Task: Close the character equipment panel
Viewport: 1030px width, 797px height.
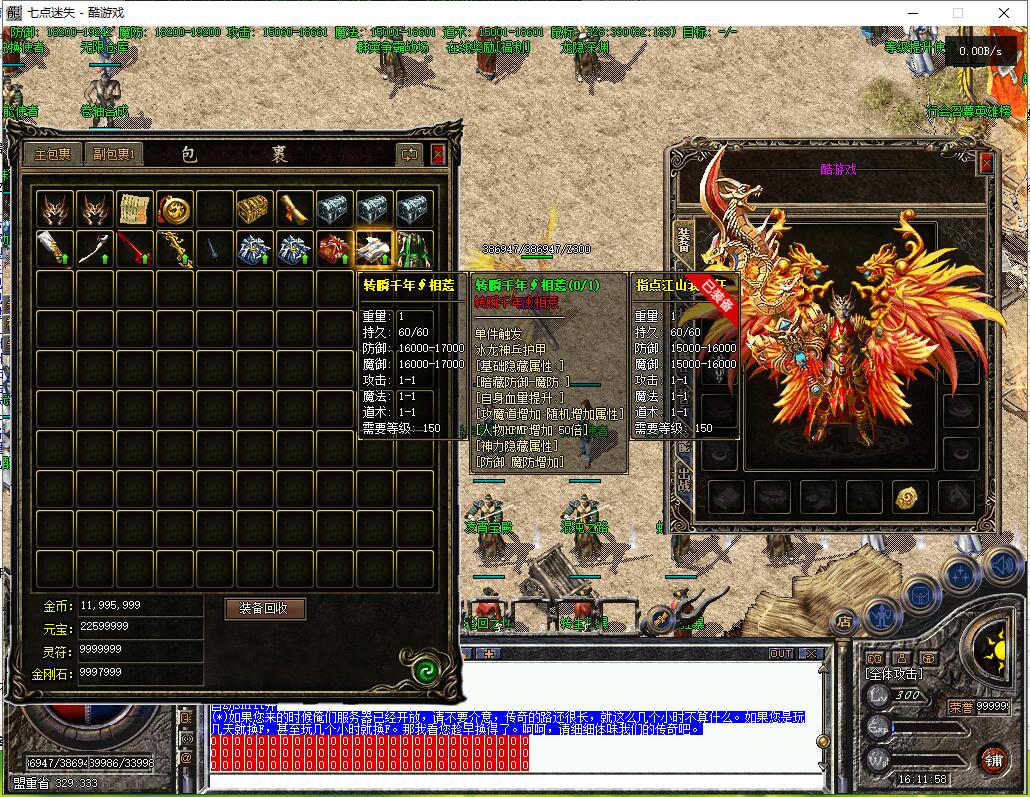Action: [986, 163]
